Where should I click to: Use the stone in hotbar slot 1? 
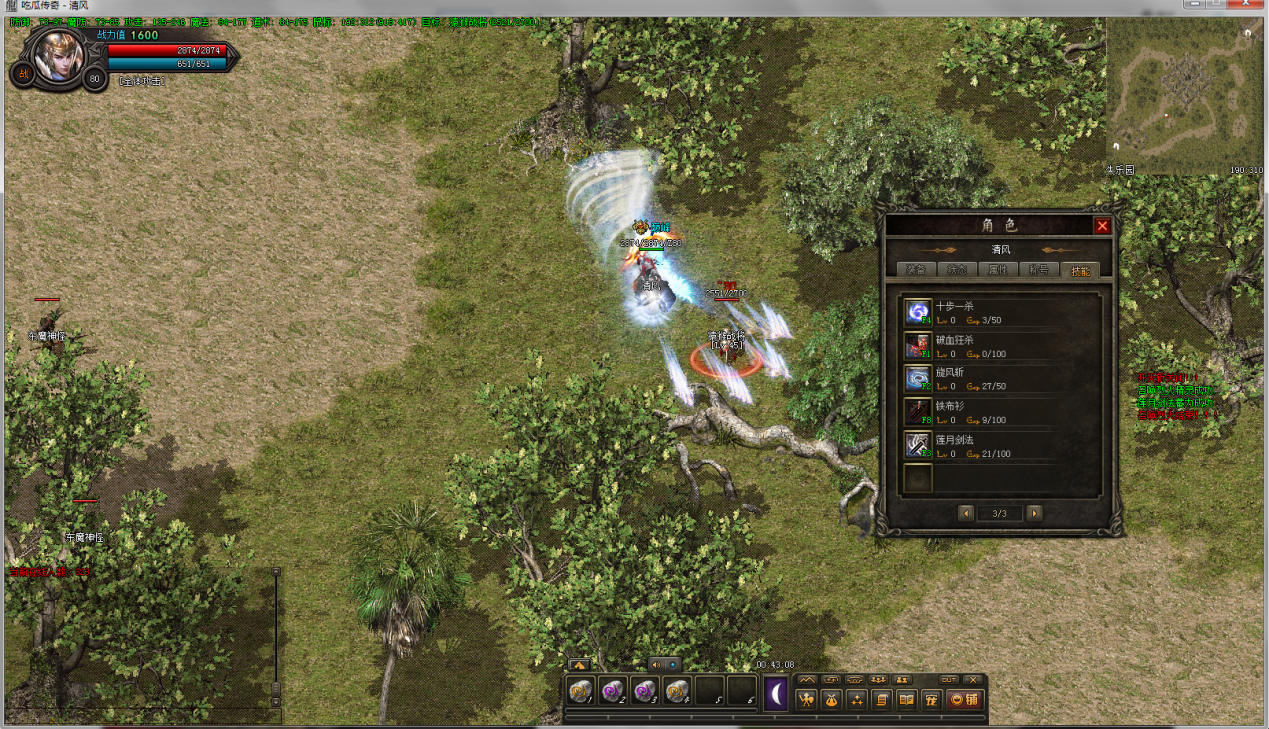[x=580, y=691]
